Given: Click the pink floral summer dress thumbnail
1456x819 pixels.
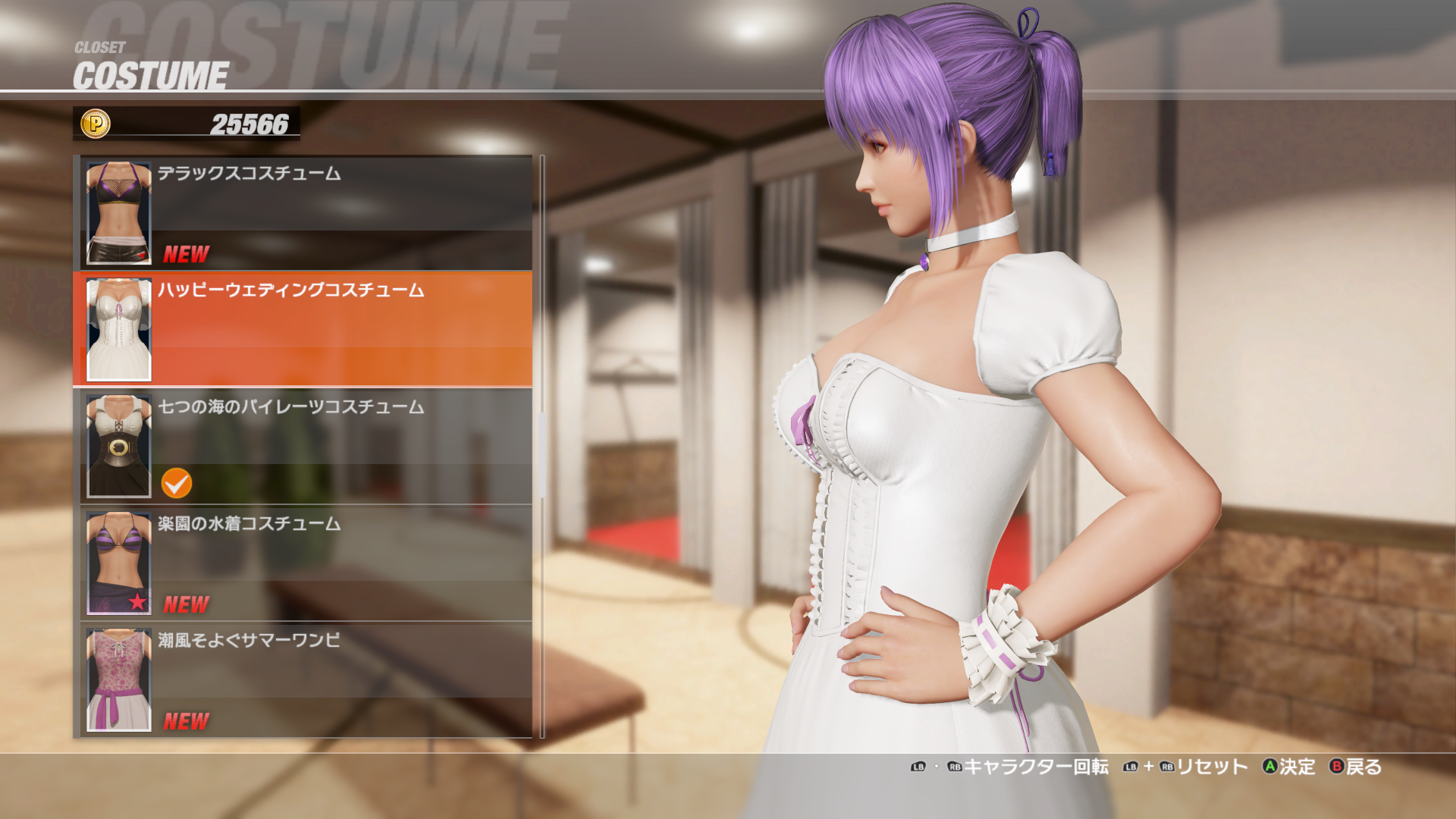Looking at the screenshot, I should 119,679.
